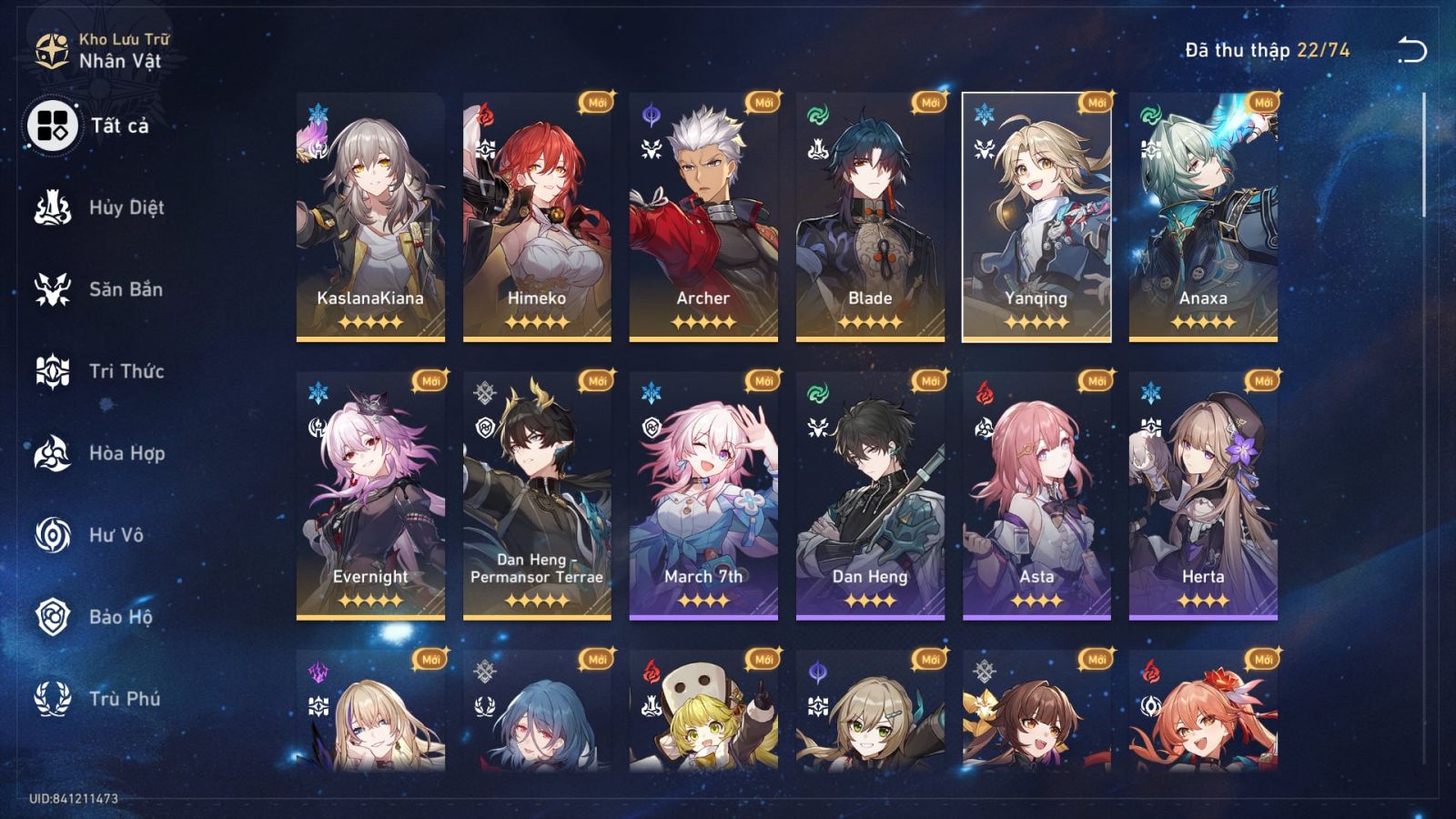The image size is (1456, 819).
Task: Open Anaxa's character card
Action: tap(1209, 214)
